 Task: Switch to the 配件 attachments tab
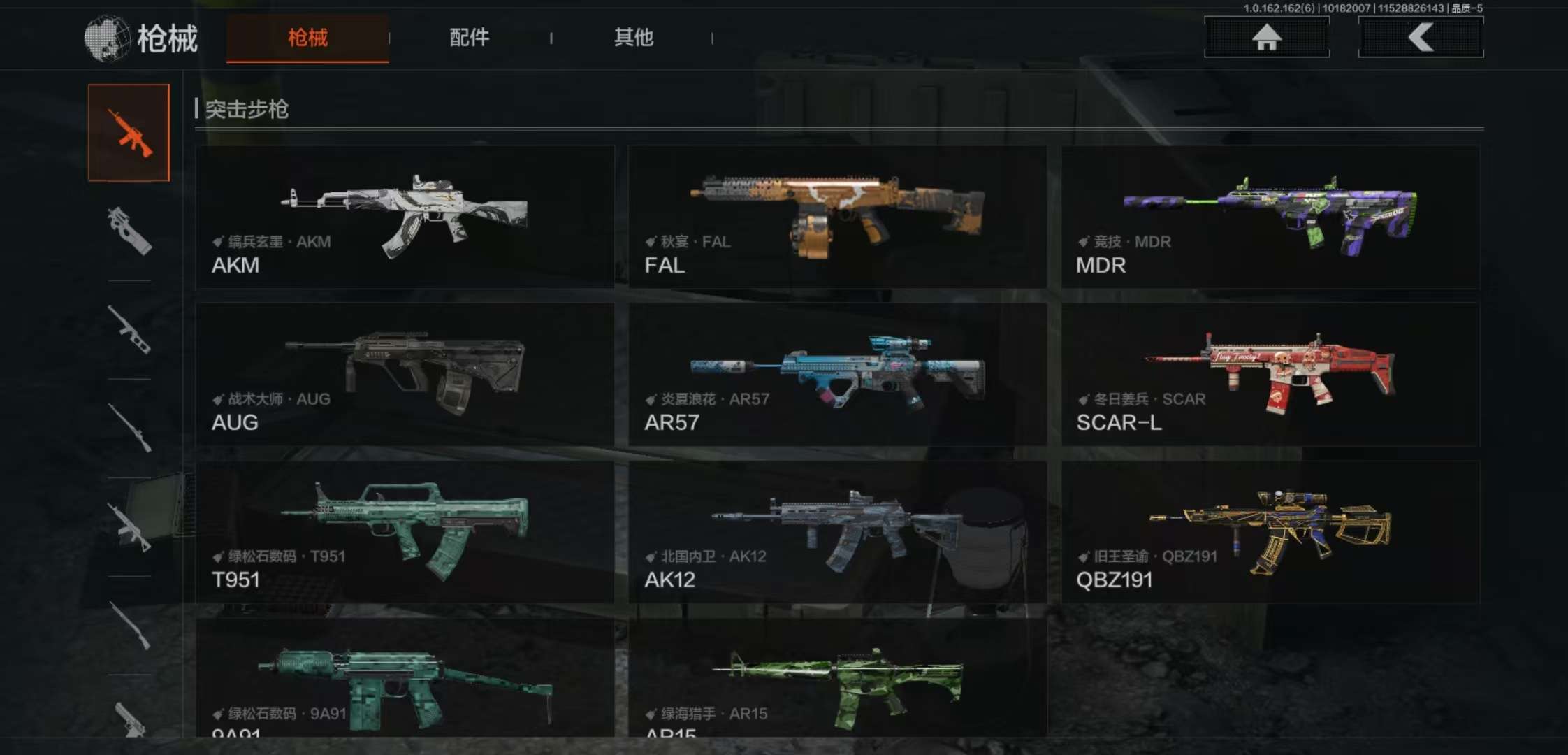469,38
